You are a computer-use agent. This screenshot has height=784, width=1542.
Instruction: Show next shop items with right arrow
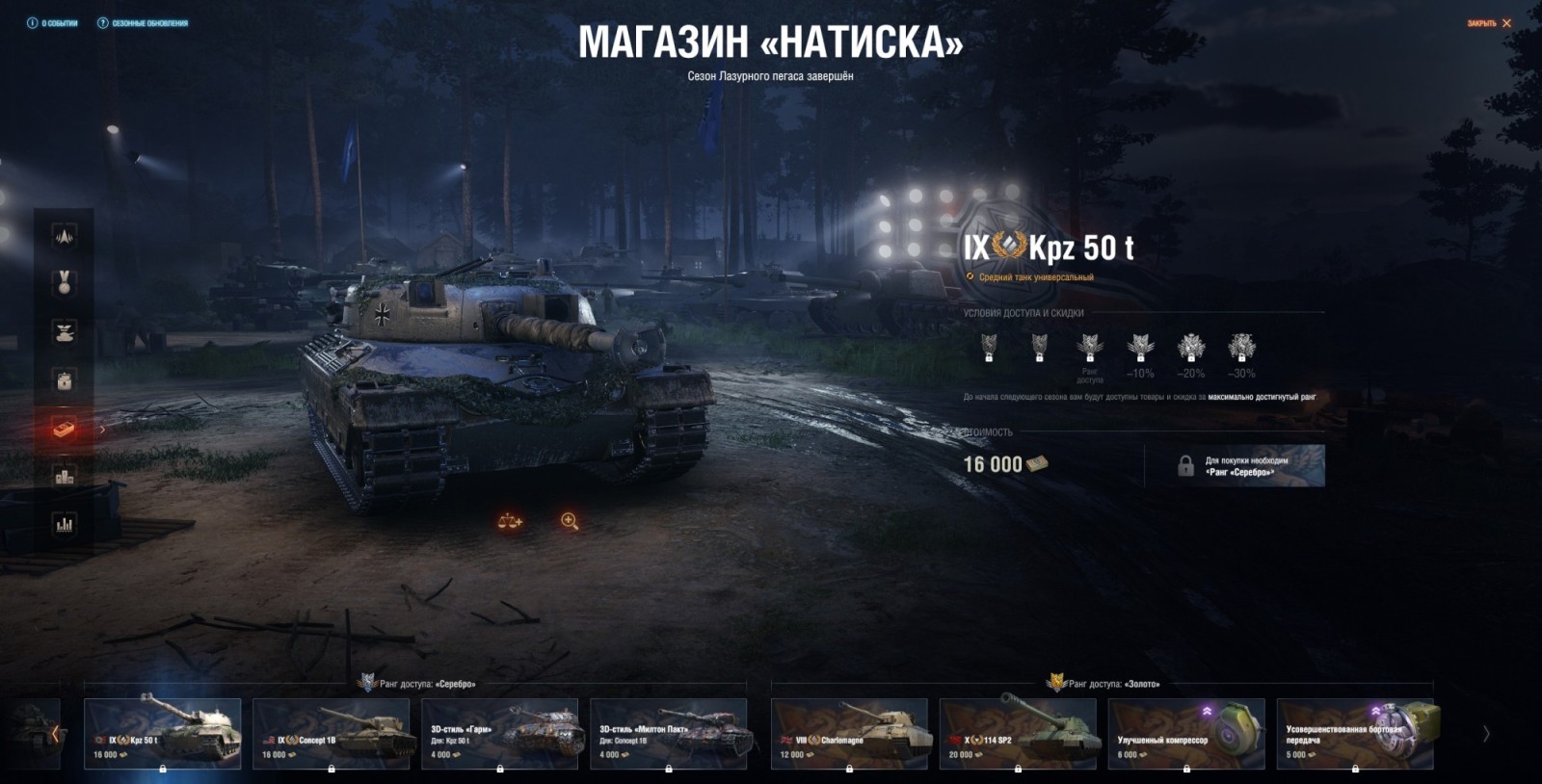pos(1486,734)
